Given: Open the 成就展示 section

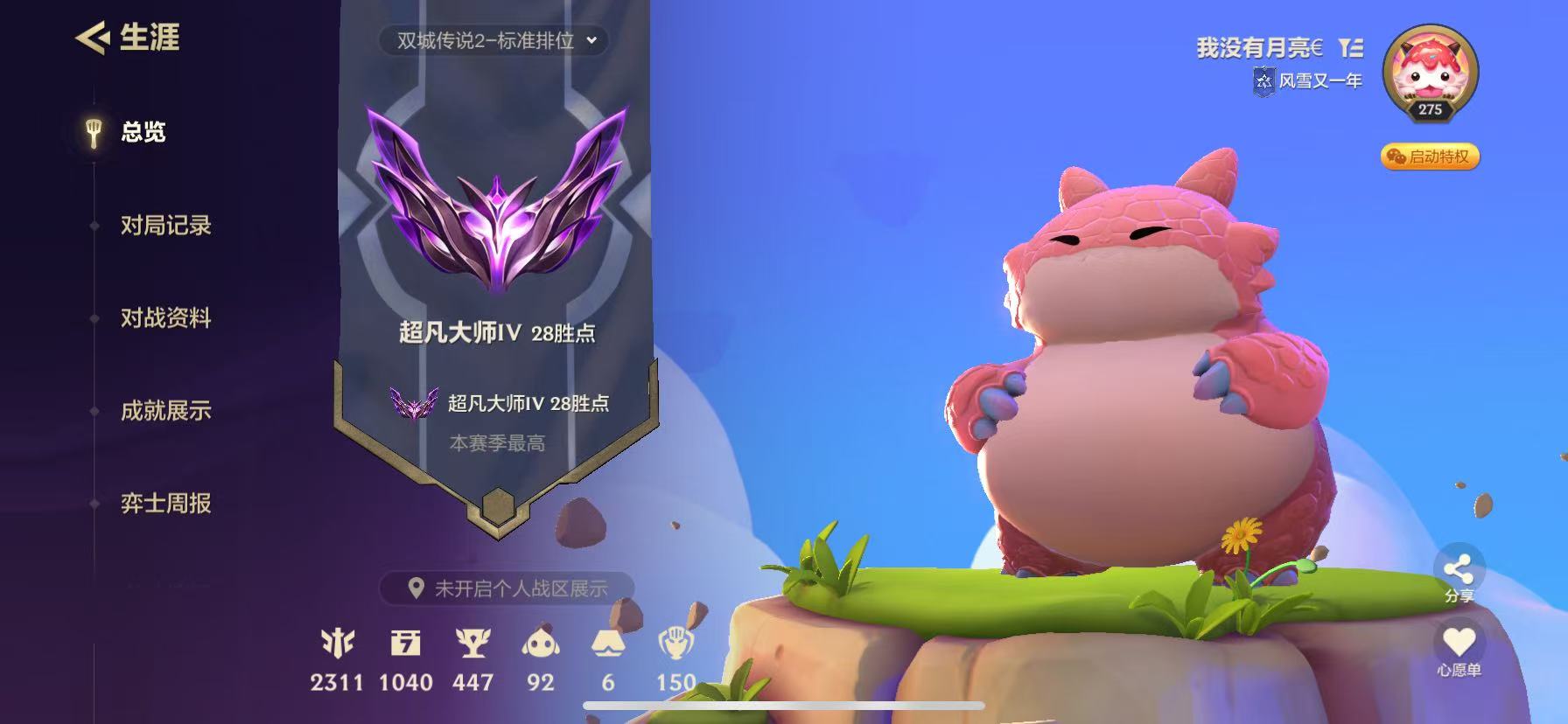Looking at the screenshot, I should pyautogui.click(x=167, y=409).
